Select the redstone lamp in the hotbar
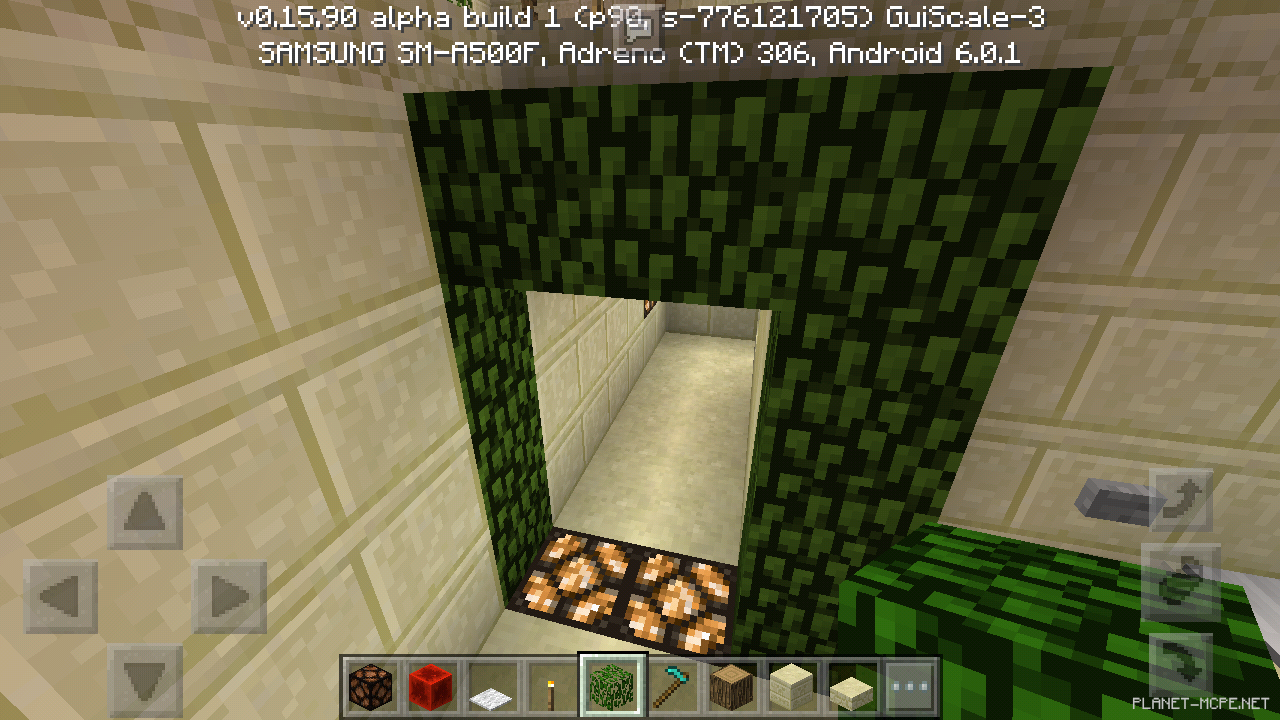 coord(369,686)
